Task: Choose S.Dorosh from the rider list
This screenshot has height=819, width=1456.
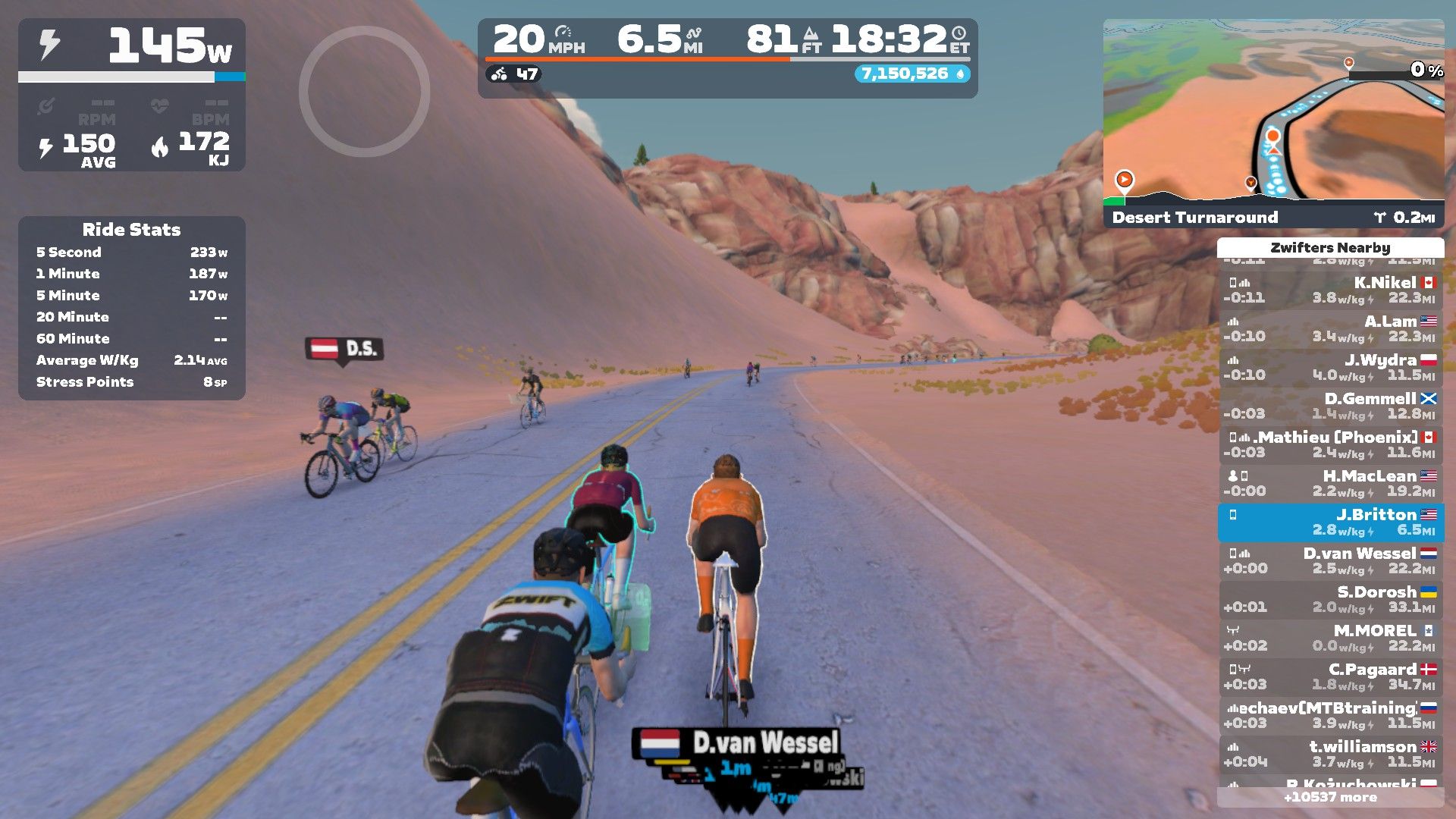Action: coord(1331,599)
